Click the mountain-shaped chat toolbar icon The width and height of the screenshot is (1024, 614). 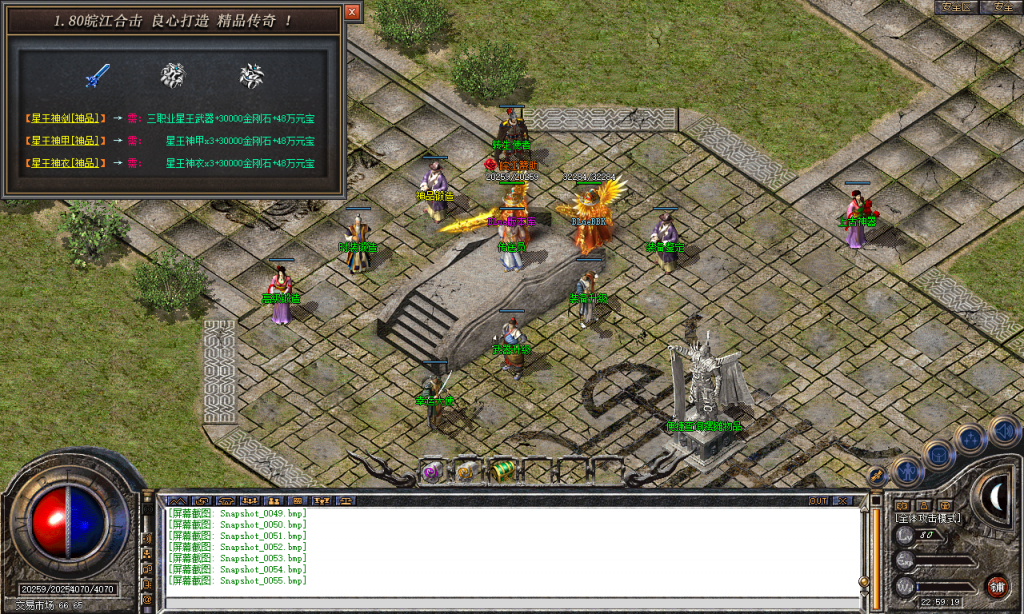177,499
